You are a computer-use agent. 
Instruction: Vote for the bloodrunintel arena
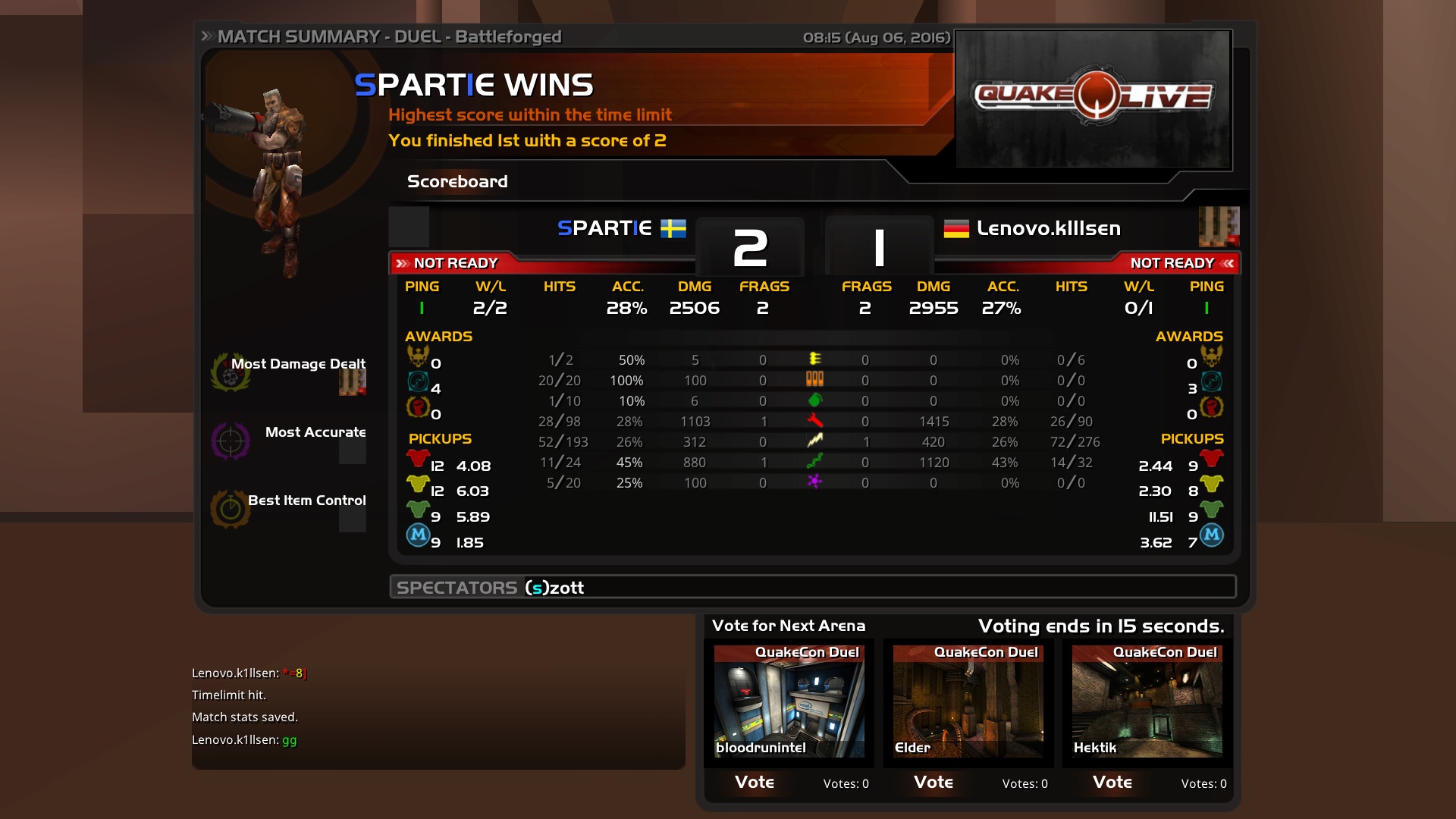755,782
